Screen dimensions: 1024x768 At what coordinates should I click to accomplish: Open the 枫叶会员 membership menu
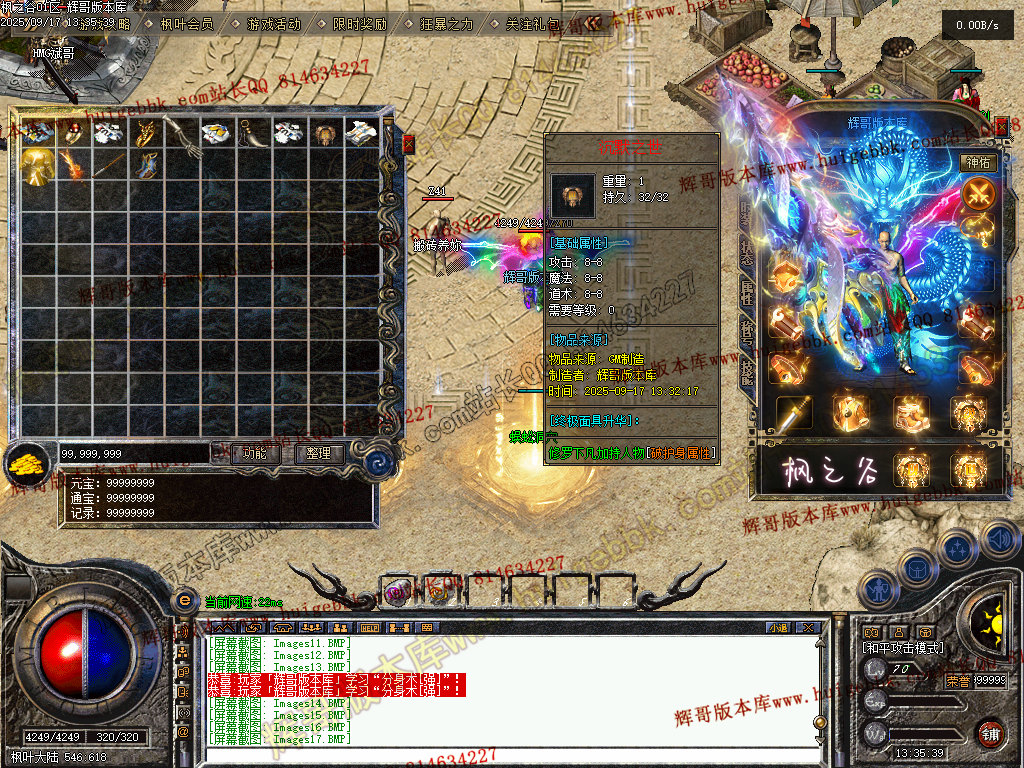(x=186, y=24)
